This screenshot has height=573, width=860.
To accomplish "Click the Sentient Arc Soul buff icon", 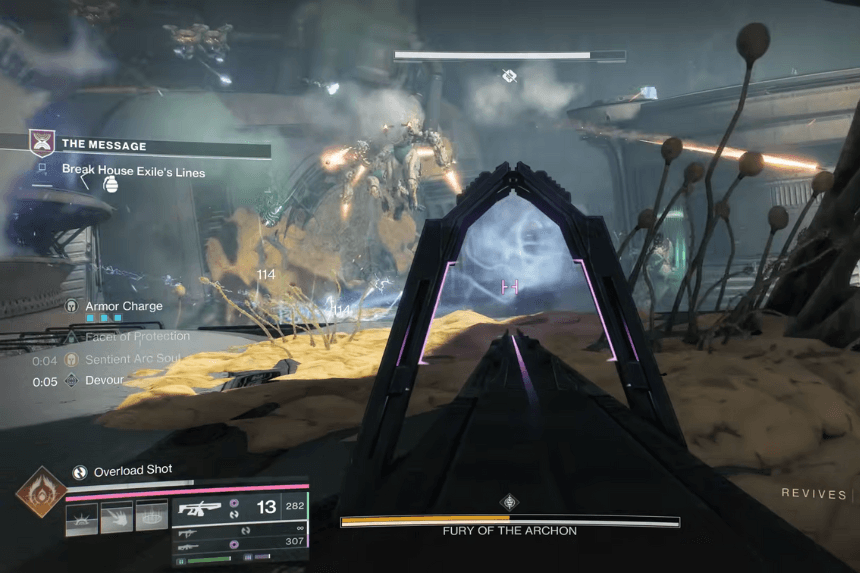I will pos(71,359).
